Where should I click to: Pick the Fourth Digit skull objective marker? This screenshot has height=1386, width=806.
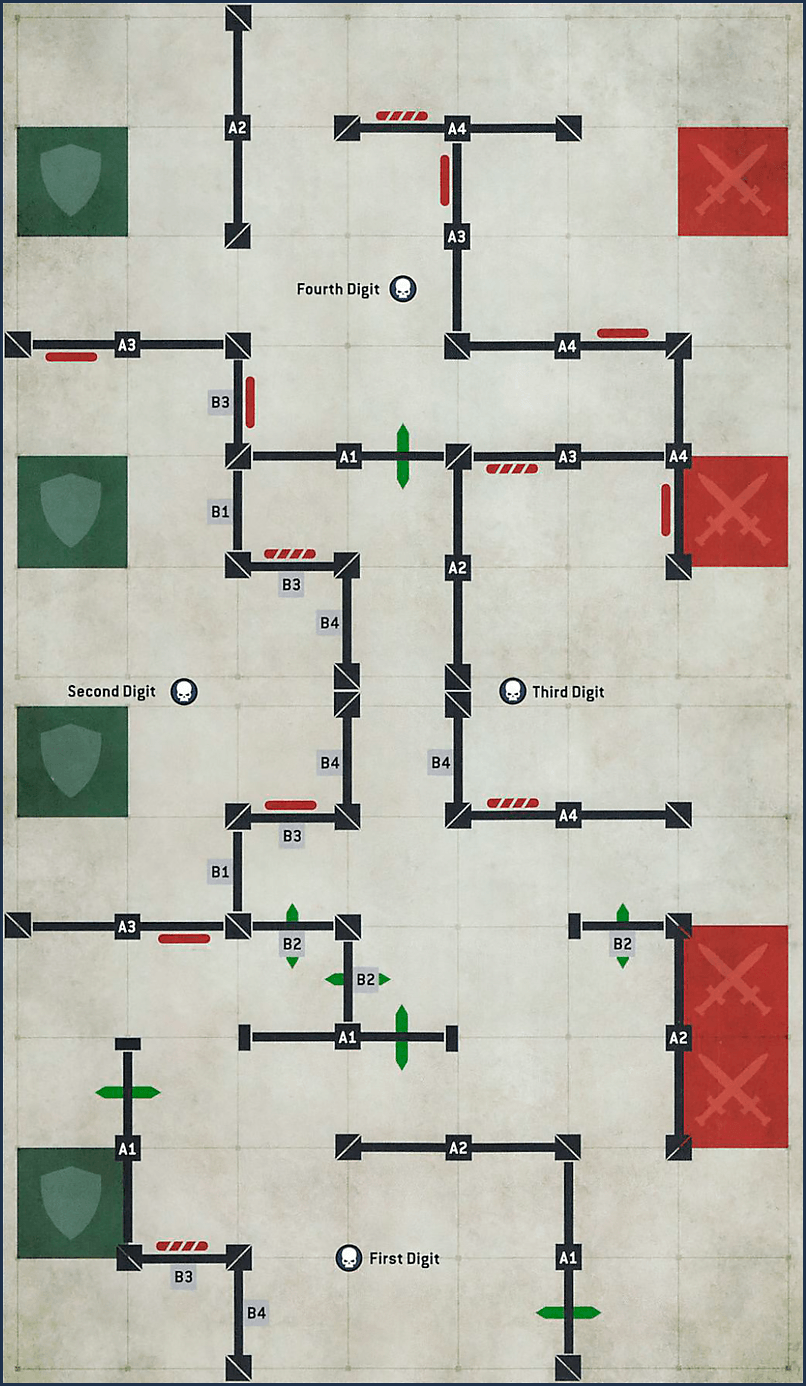(x=402, y=290)
